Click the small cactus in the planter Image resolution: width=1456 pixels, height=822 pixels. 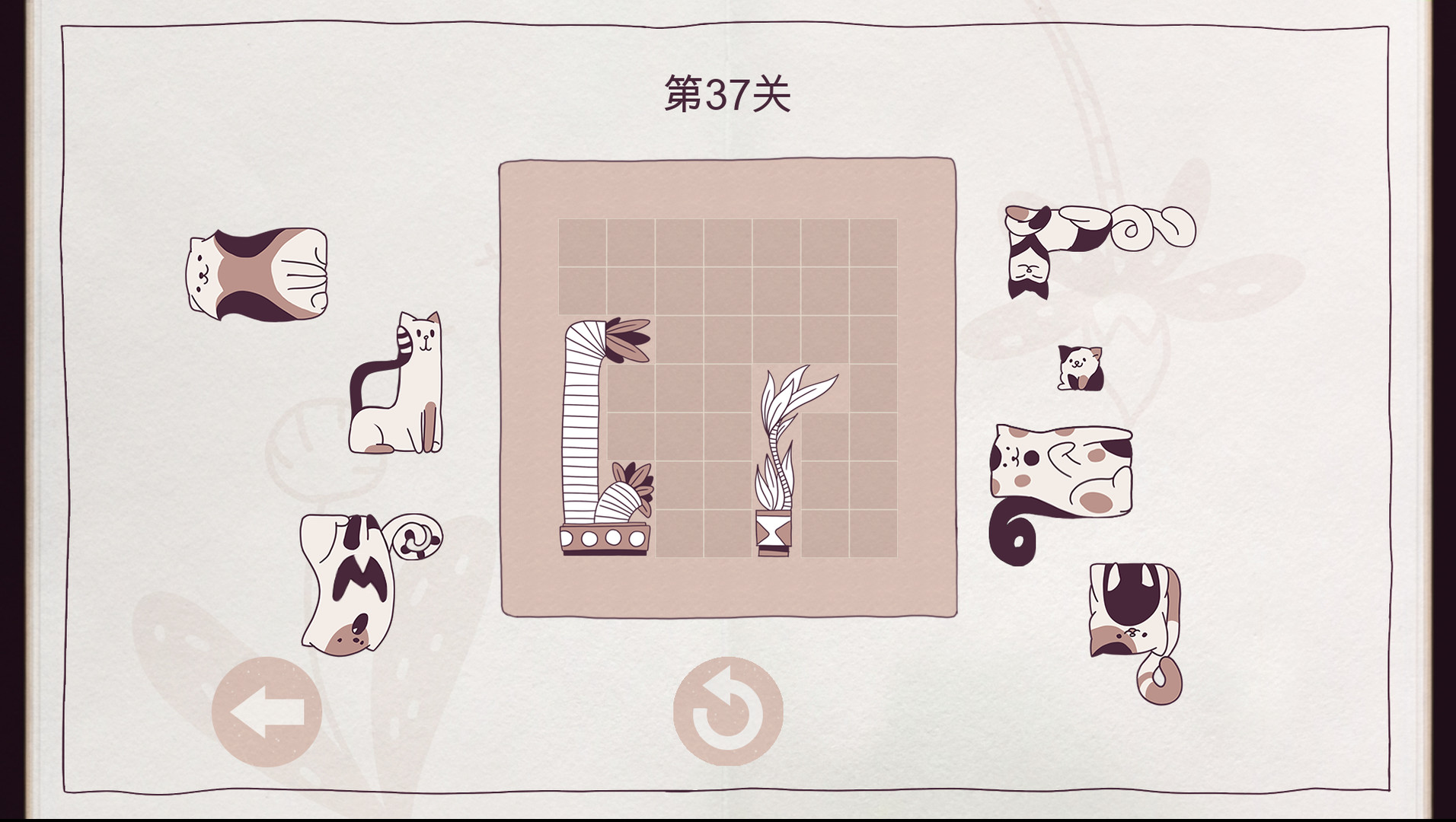[624, 495]
